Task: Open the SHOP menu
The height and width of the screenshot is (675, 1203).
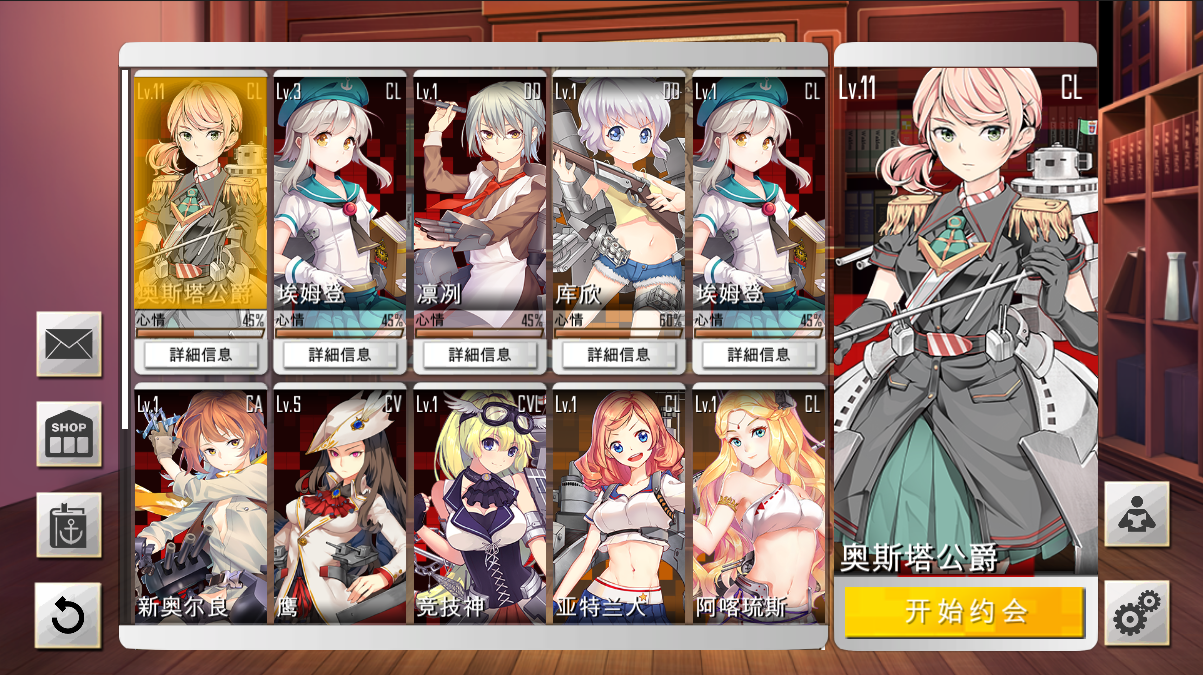Action: pos(69,434)
